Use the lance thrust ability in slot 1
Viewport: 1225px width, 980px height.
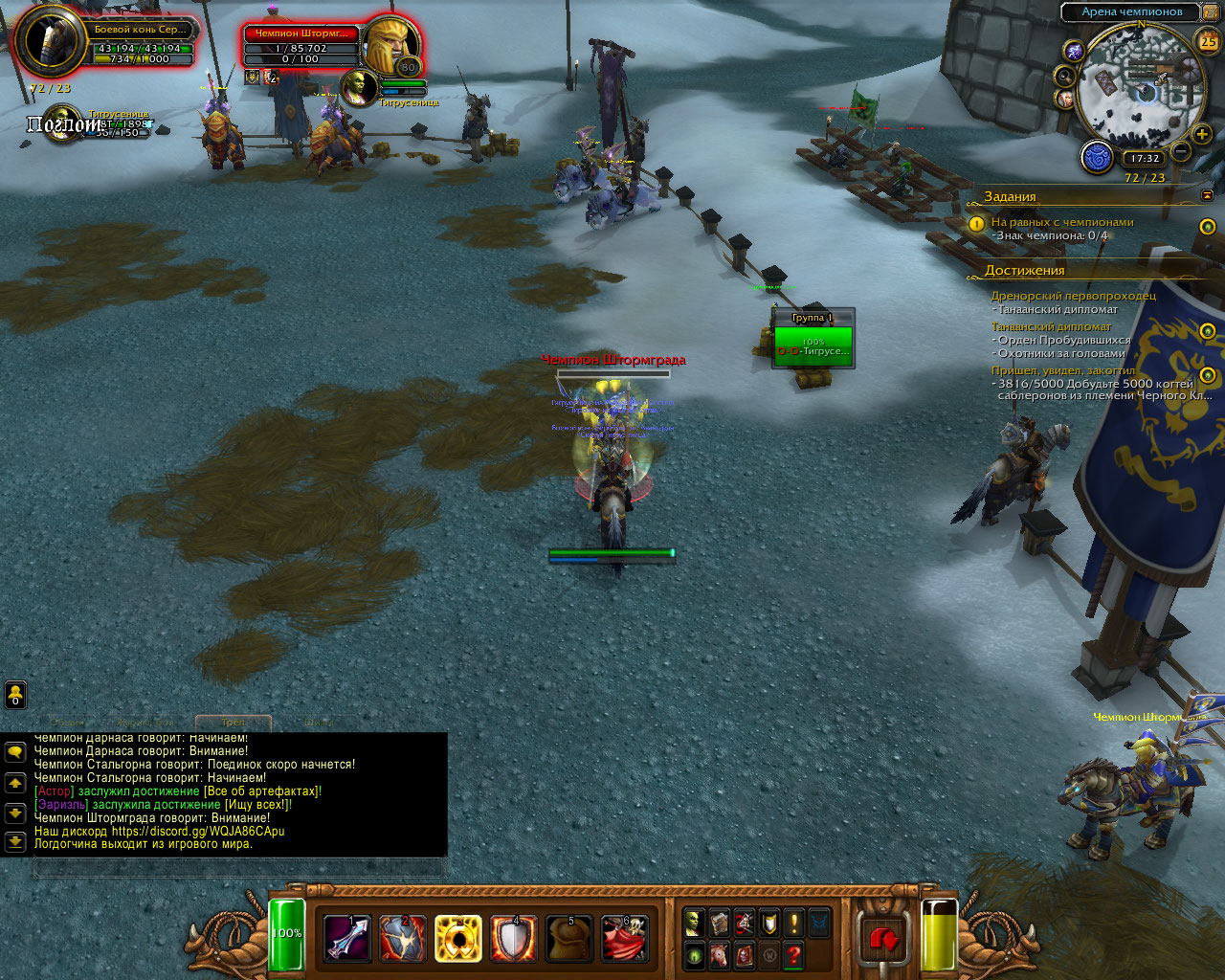[347, 938]
